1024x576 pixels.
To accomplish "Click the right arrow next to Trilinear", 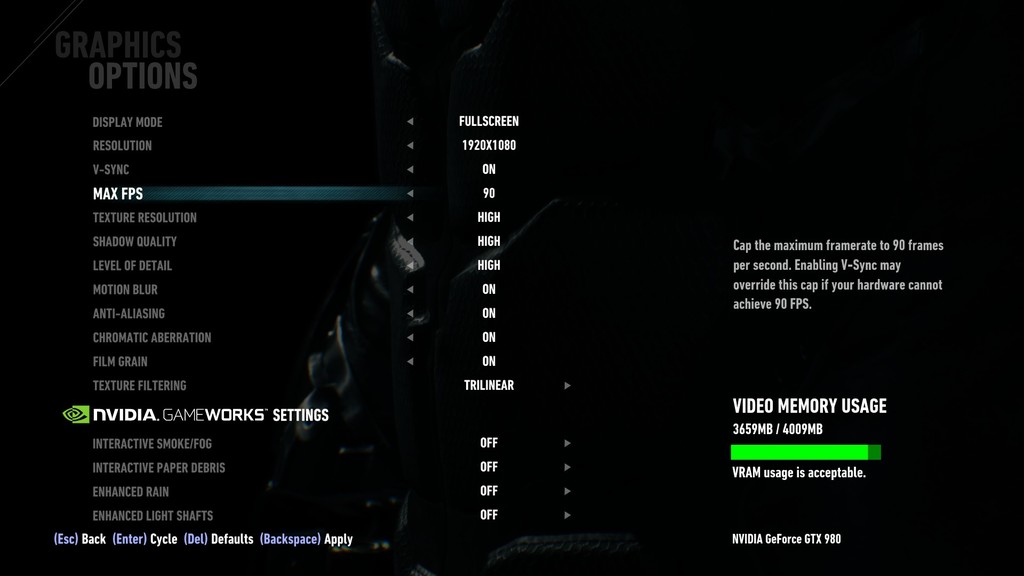I will (568, 386).
